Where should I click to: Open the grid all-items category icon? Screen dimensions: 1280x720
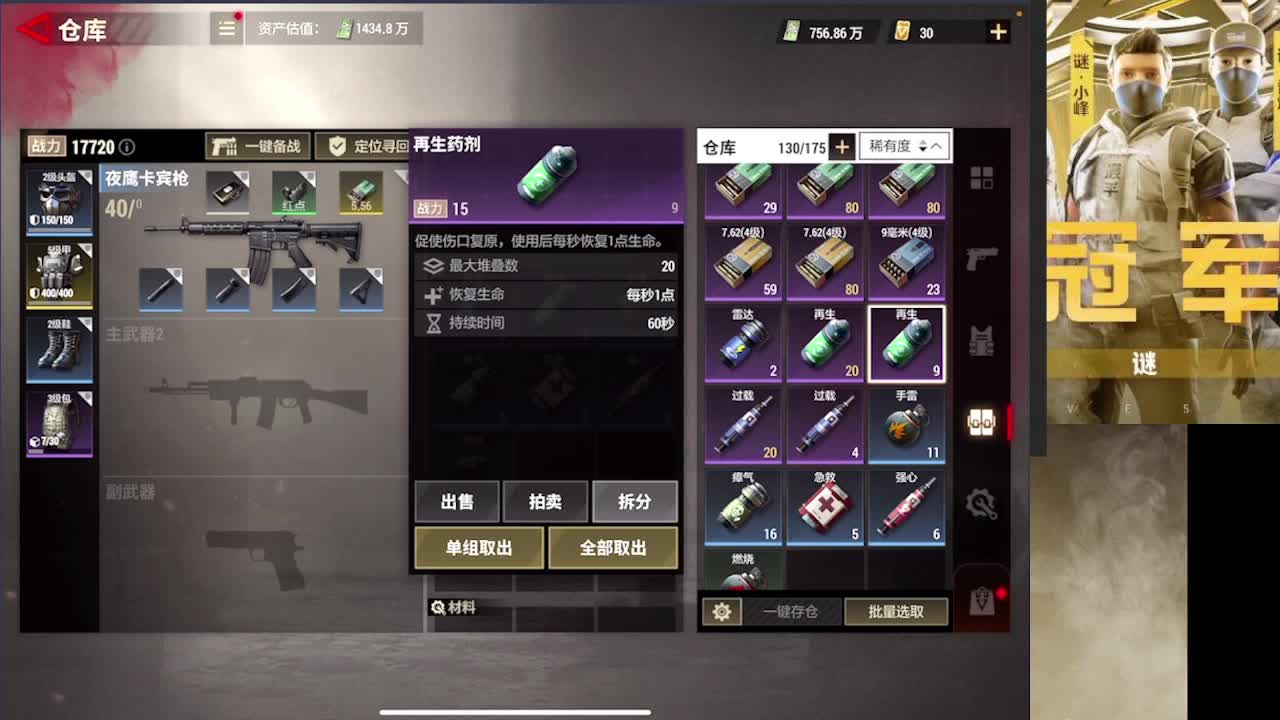[982, 176]
